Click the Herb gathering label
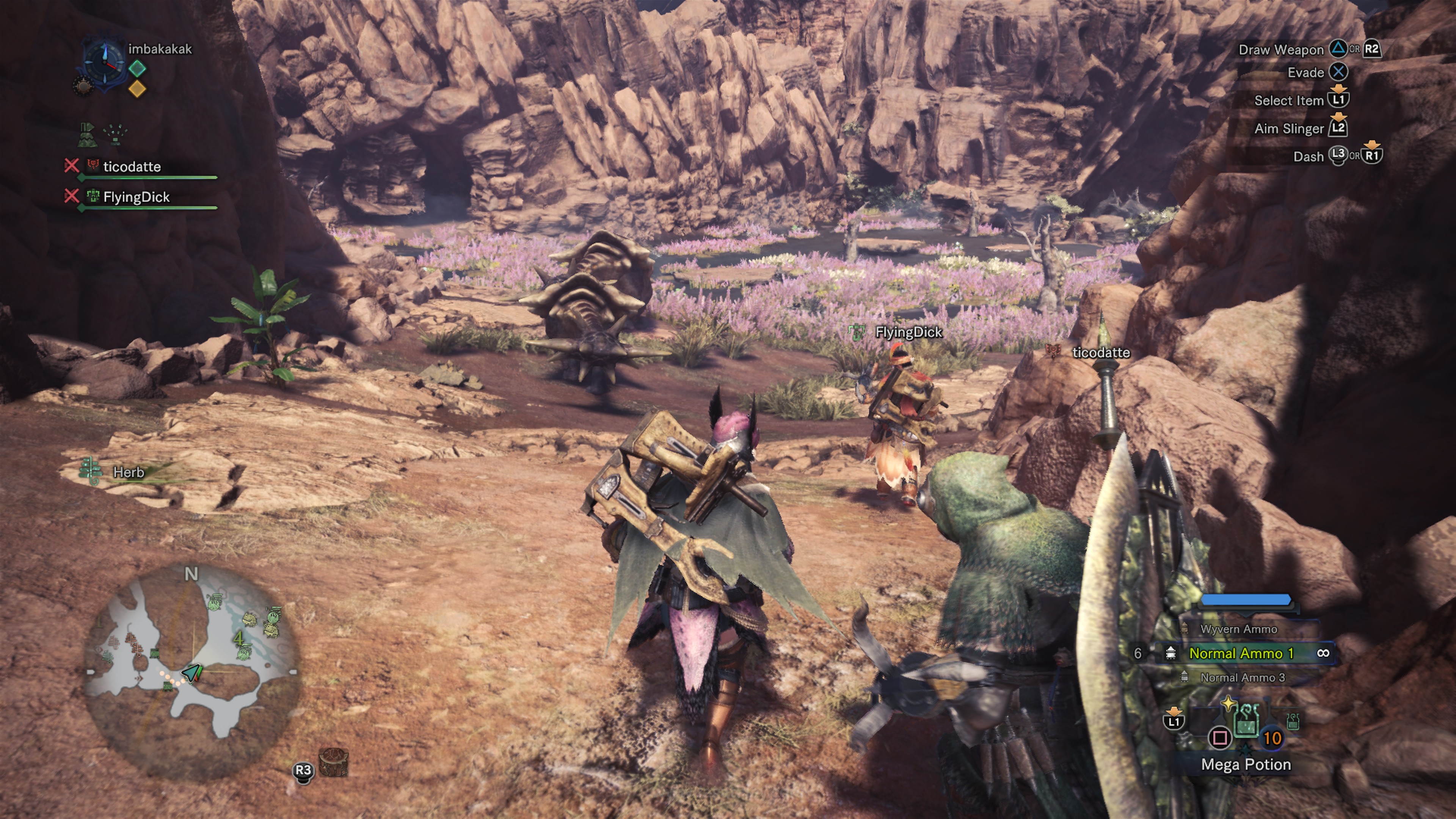 (x=128, y=472)
